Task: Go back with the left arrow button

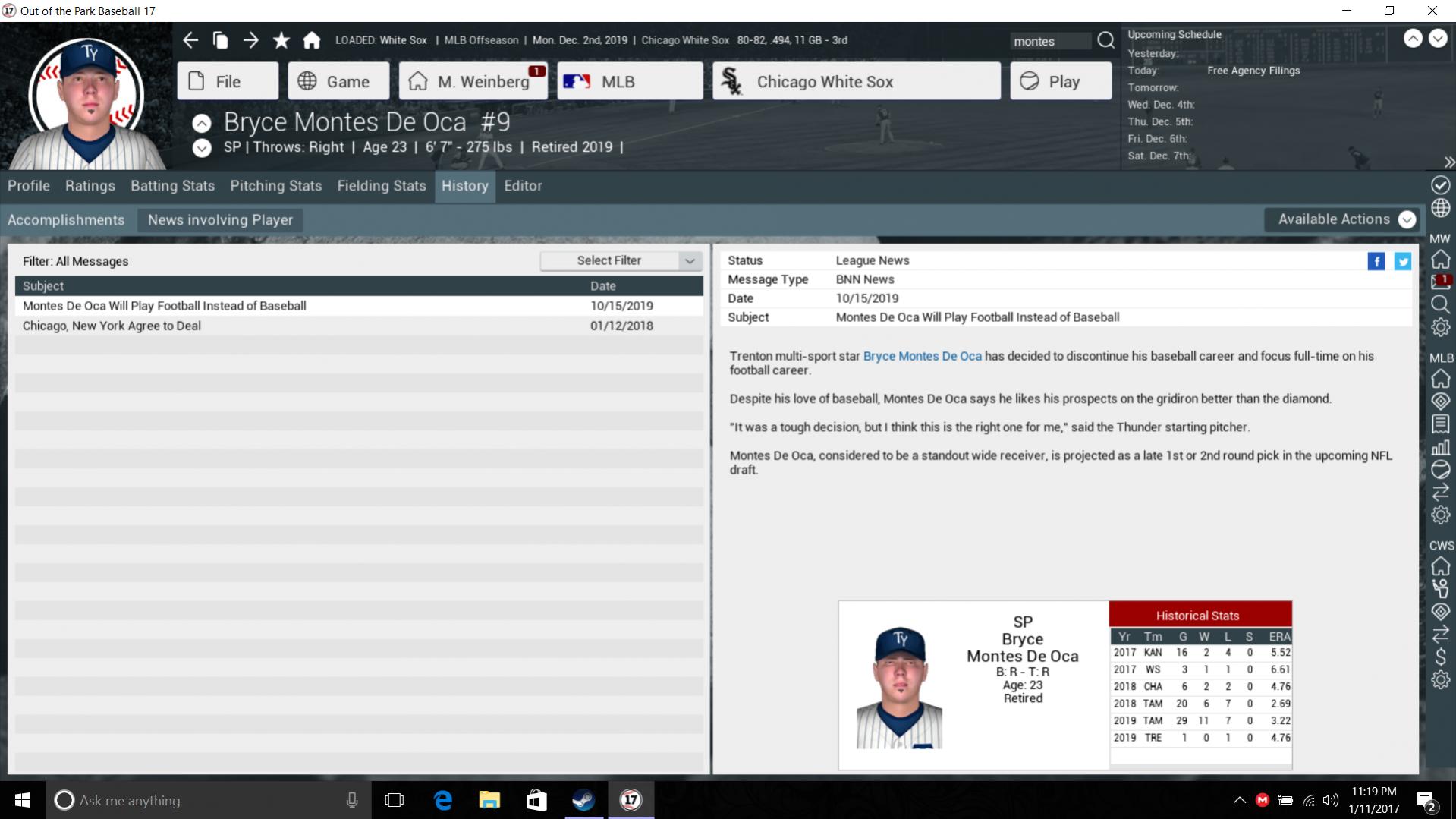Action: pos(190,40)
